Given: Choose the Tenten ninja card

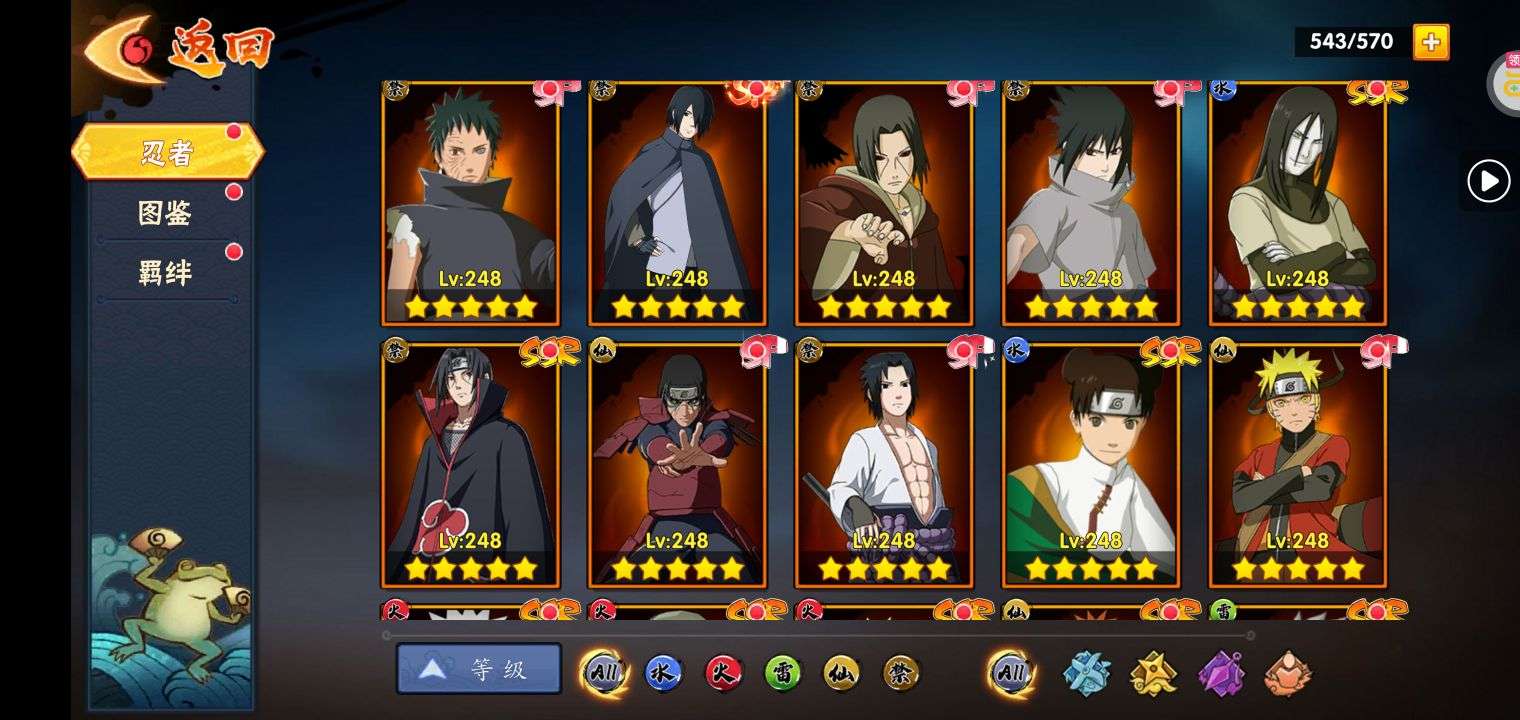Looking at the screenshot, I should point(1090,465).
